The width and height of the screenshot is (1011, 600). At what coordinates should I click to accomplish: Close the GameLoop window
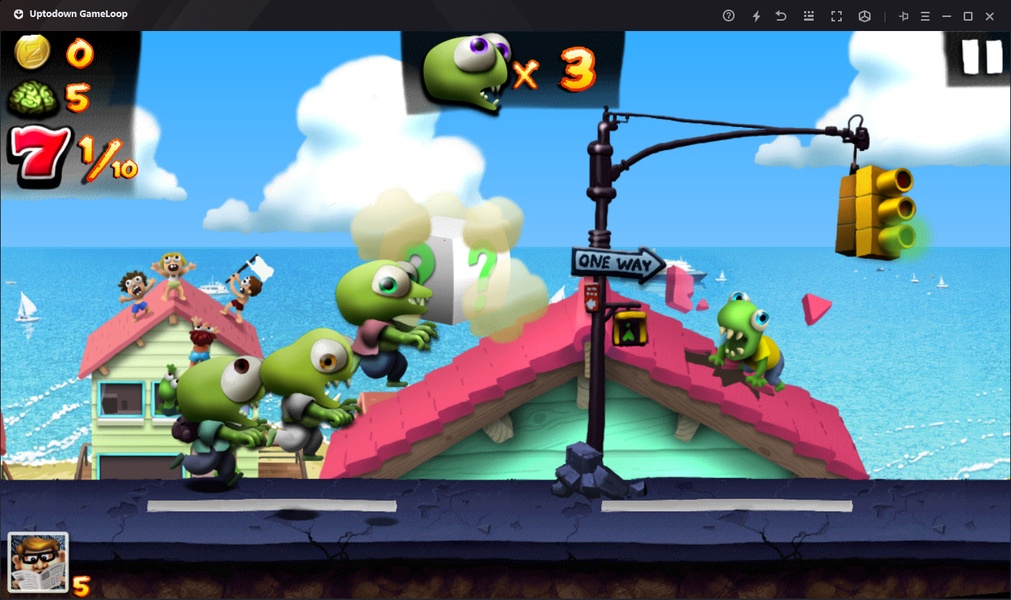[x=990, y=16]
